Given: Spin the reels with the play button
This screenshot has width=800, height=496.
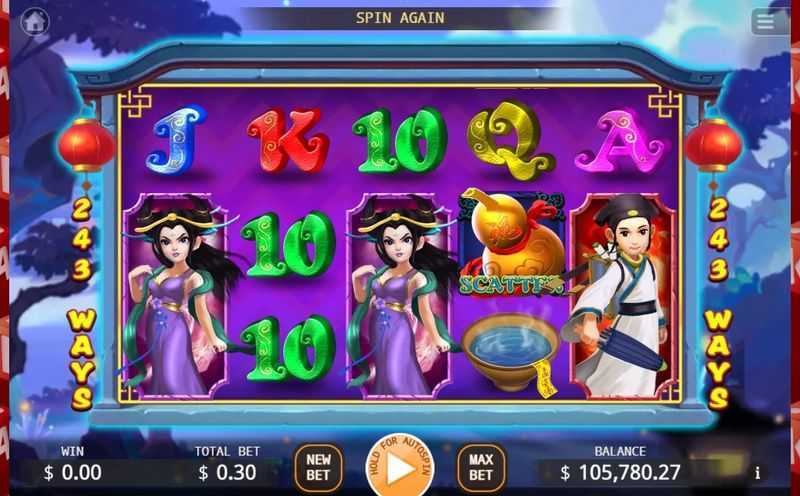Looking at the screenshot, I should [399, 467].
